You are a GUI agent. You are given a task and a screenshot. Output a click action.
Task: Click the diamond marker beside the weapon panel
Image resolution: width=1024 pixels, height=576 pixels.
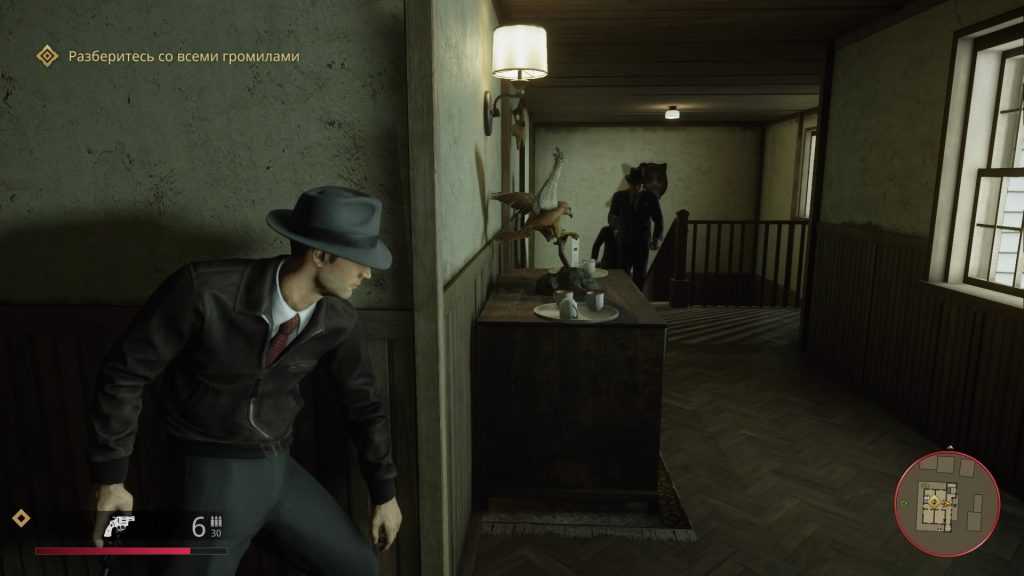point(20,518)
